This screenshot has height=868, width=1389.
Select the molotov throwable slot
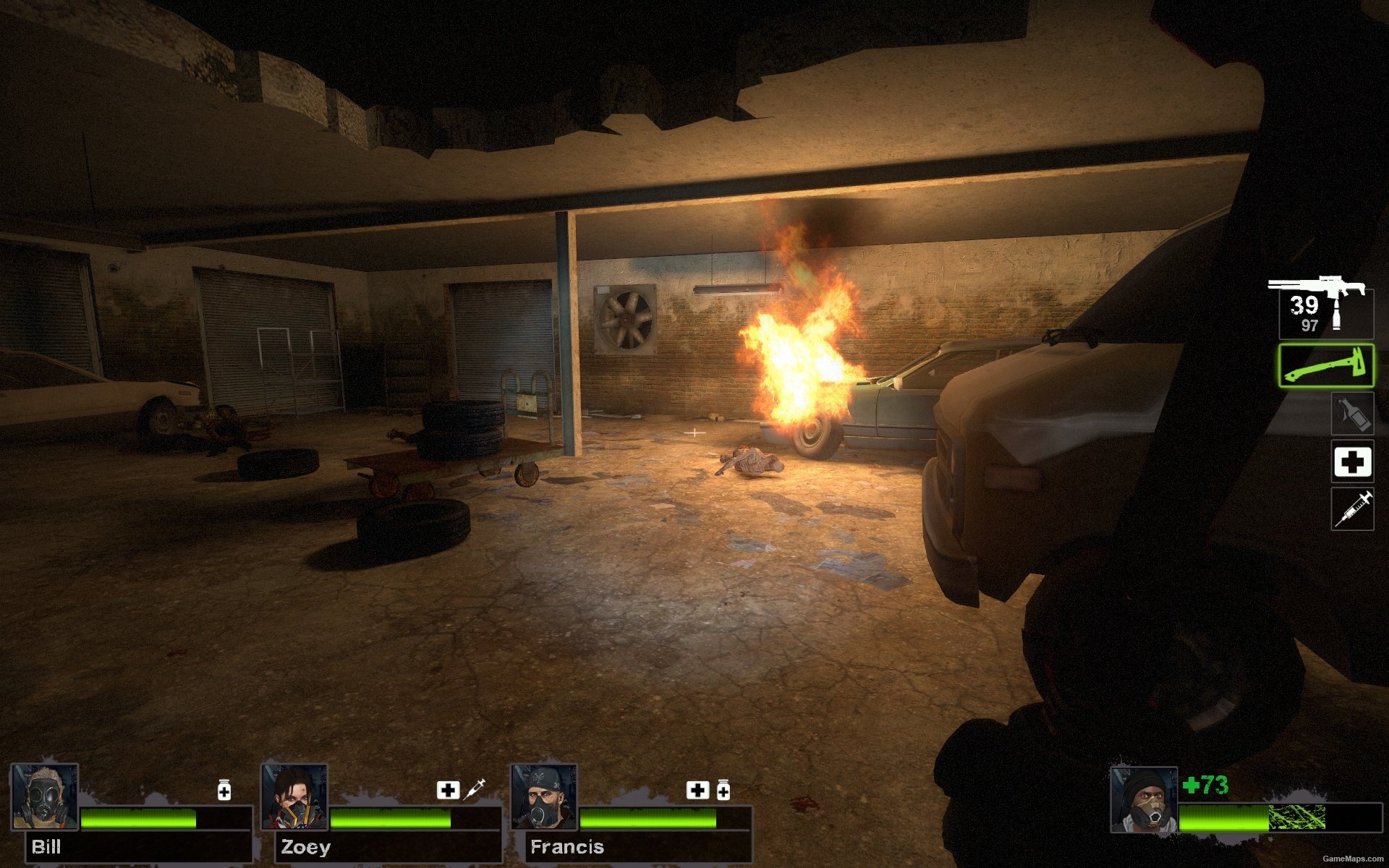point(1353,414)
